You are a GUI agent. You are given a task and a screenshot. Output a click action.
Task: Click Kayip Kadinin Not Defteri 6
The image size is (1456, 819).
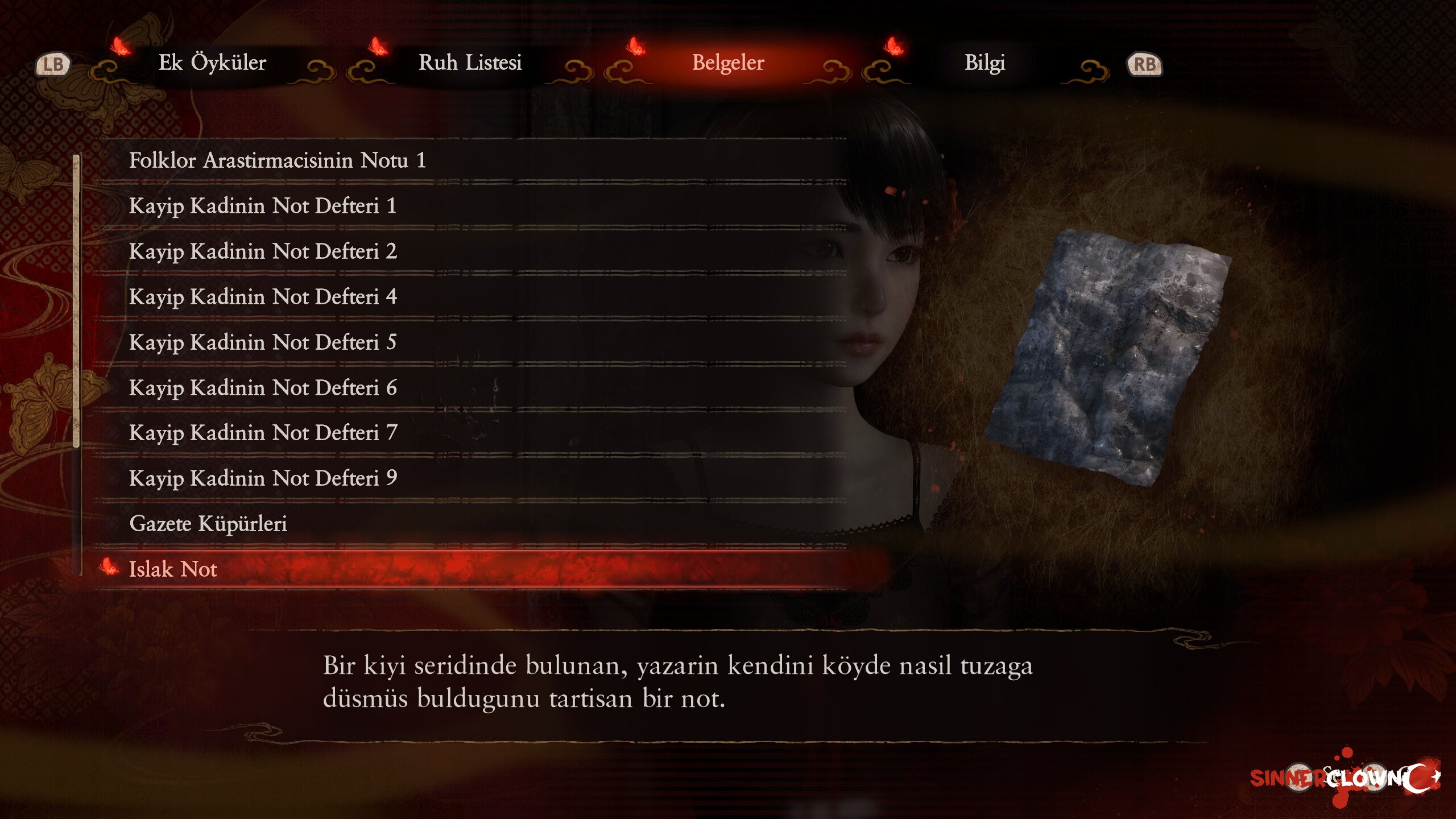262,388
